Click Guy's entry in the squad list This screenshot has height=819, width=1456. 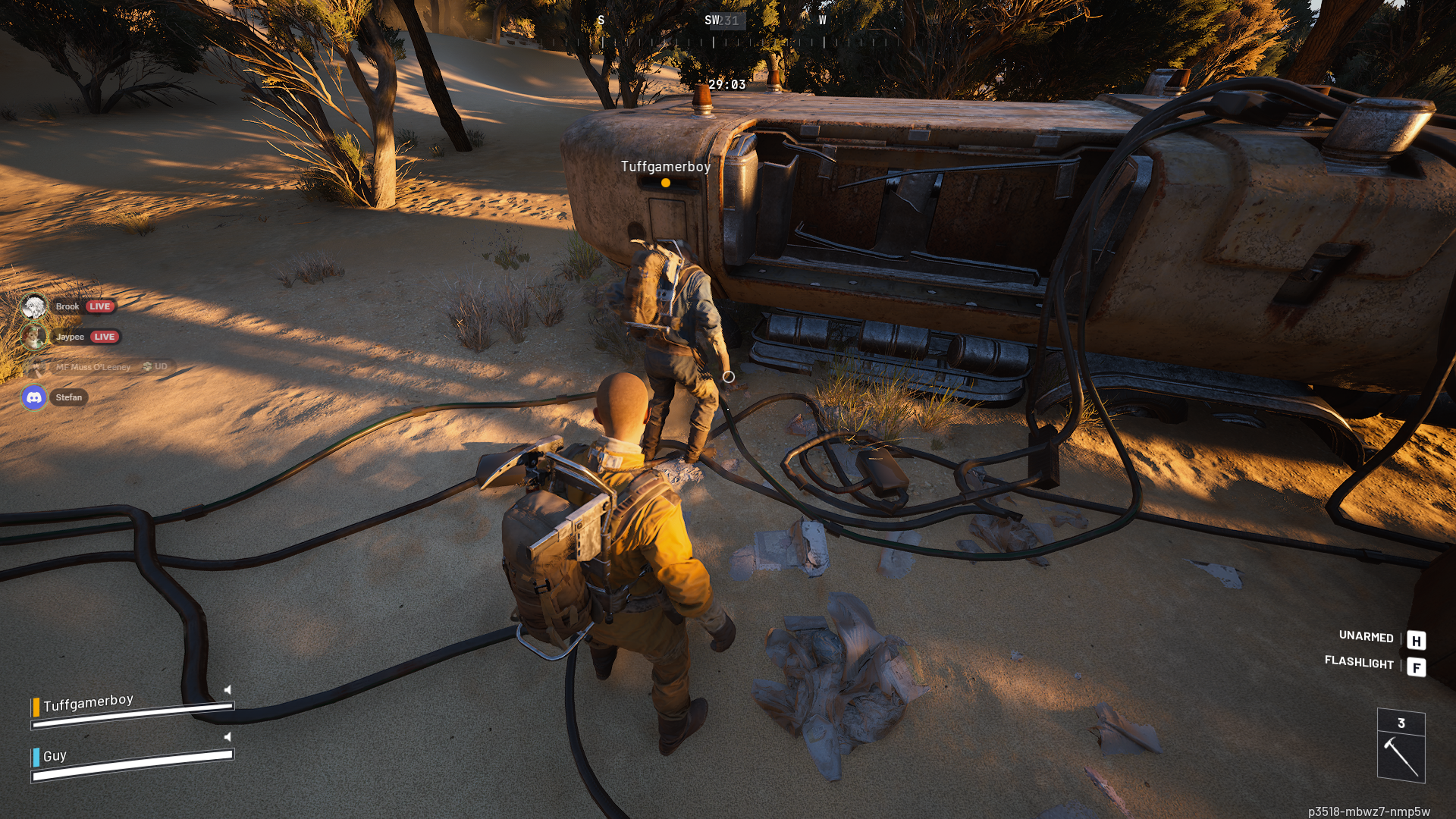pos(55,756)
